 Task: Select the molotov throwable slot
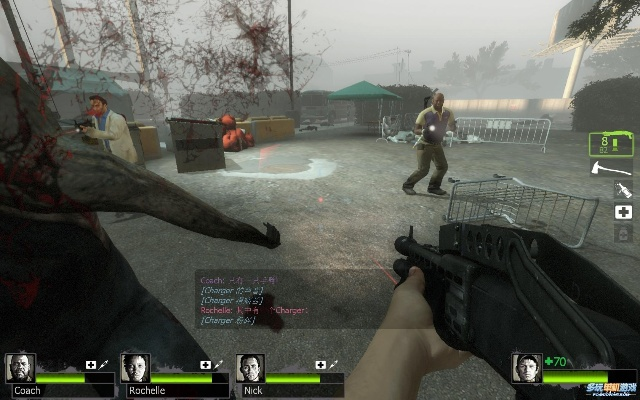tap(622, 190)
